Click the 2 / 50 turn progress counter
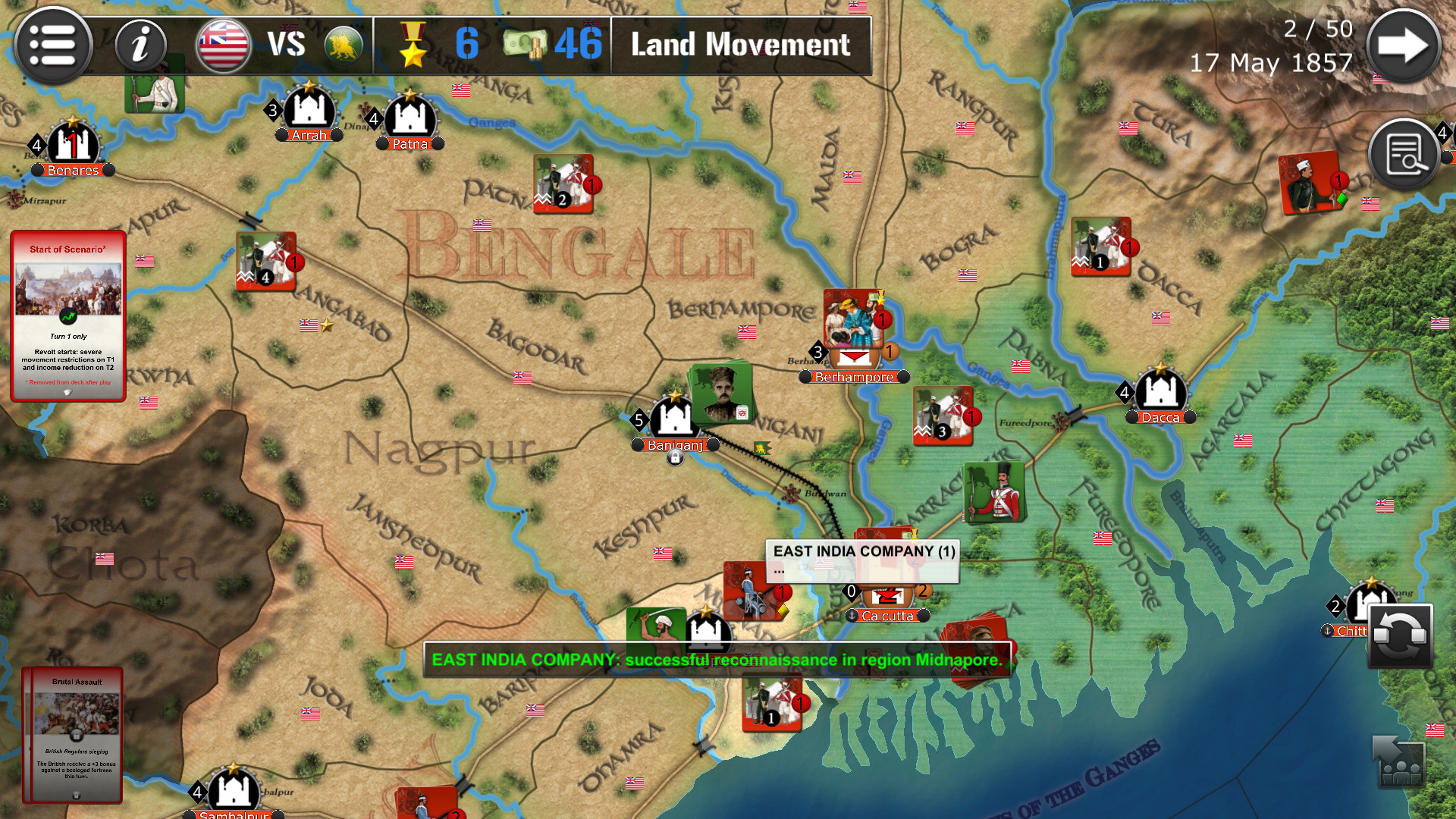 click(1318, 29)
